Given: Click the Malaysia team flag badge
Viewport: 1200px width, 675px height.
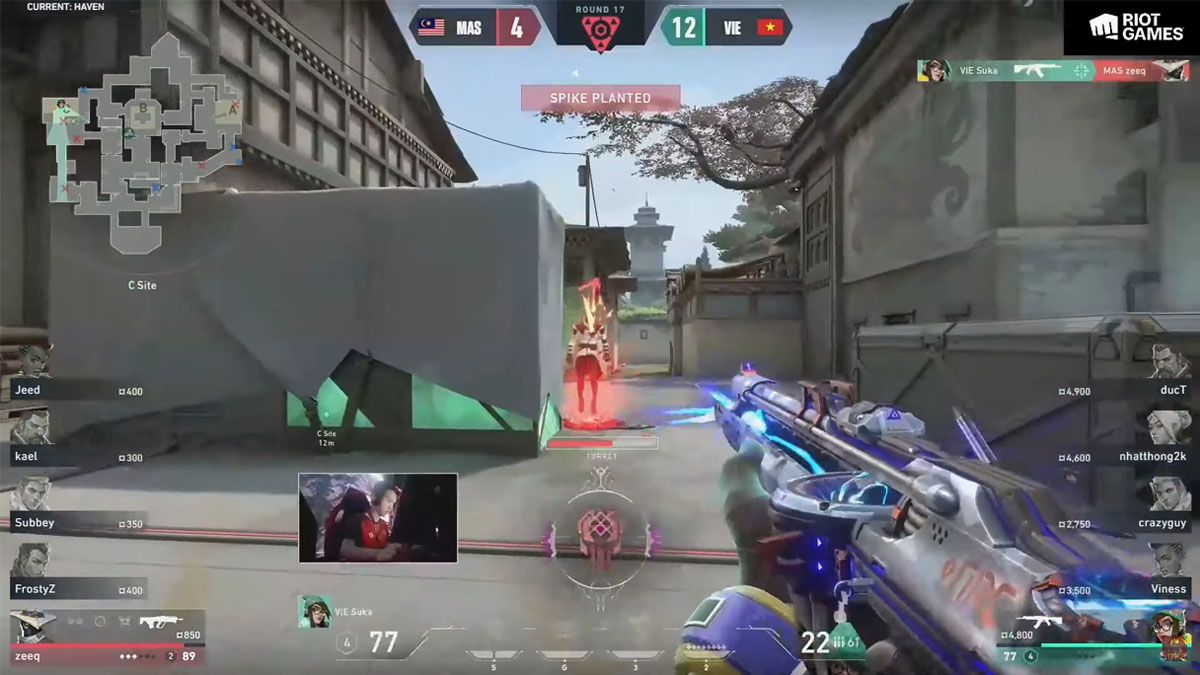Looking at the screenshot, I should tap(431, 27).
